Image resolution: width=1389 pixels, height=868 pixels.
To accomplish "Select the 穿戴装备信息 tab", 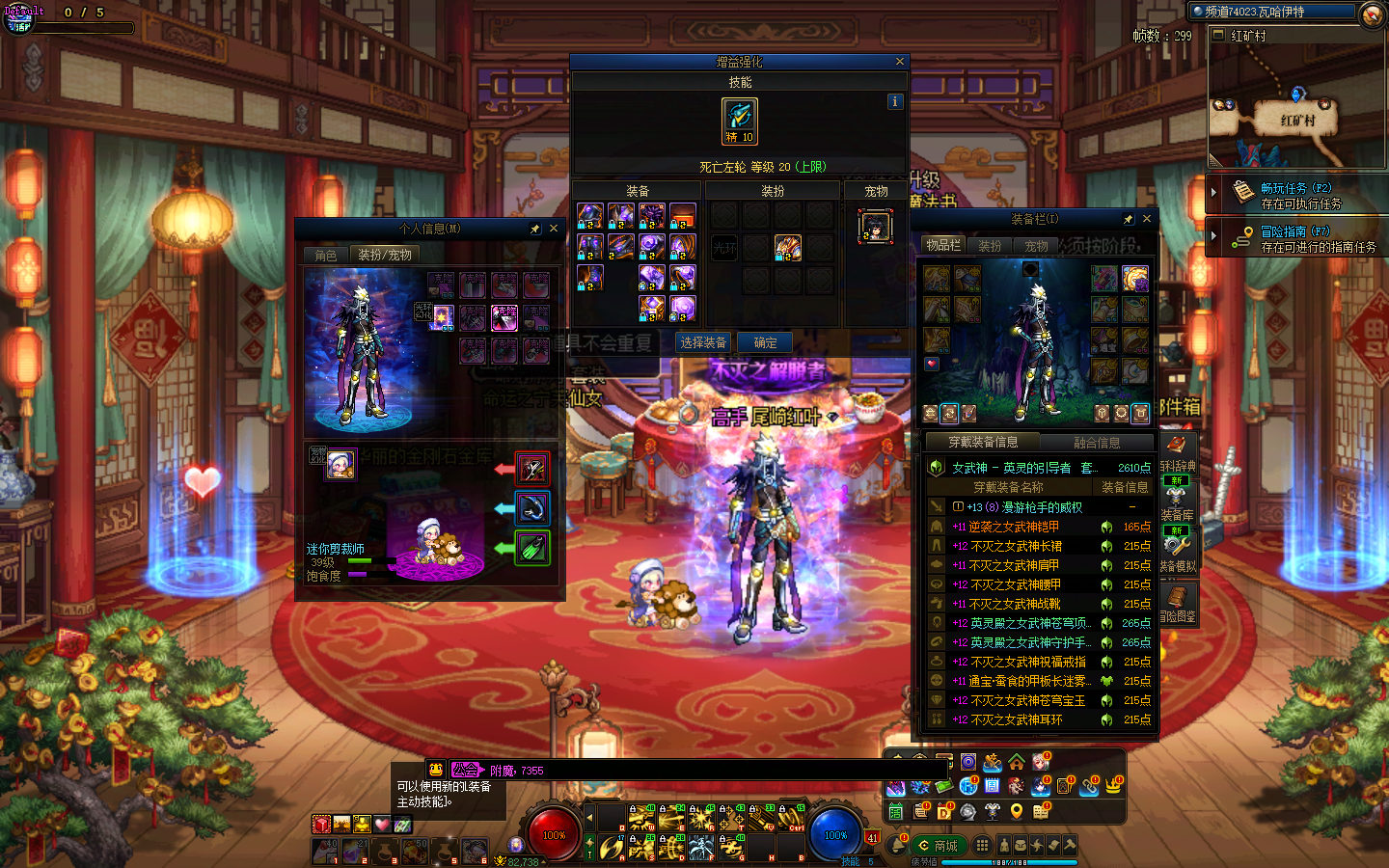I will tap(983, 443).
